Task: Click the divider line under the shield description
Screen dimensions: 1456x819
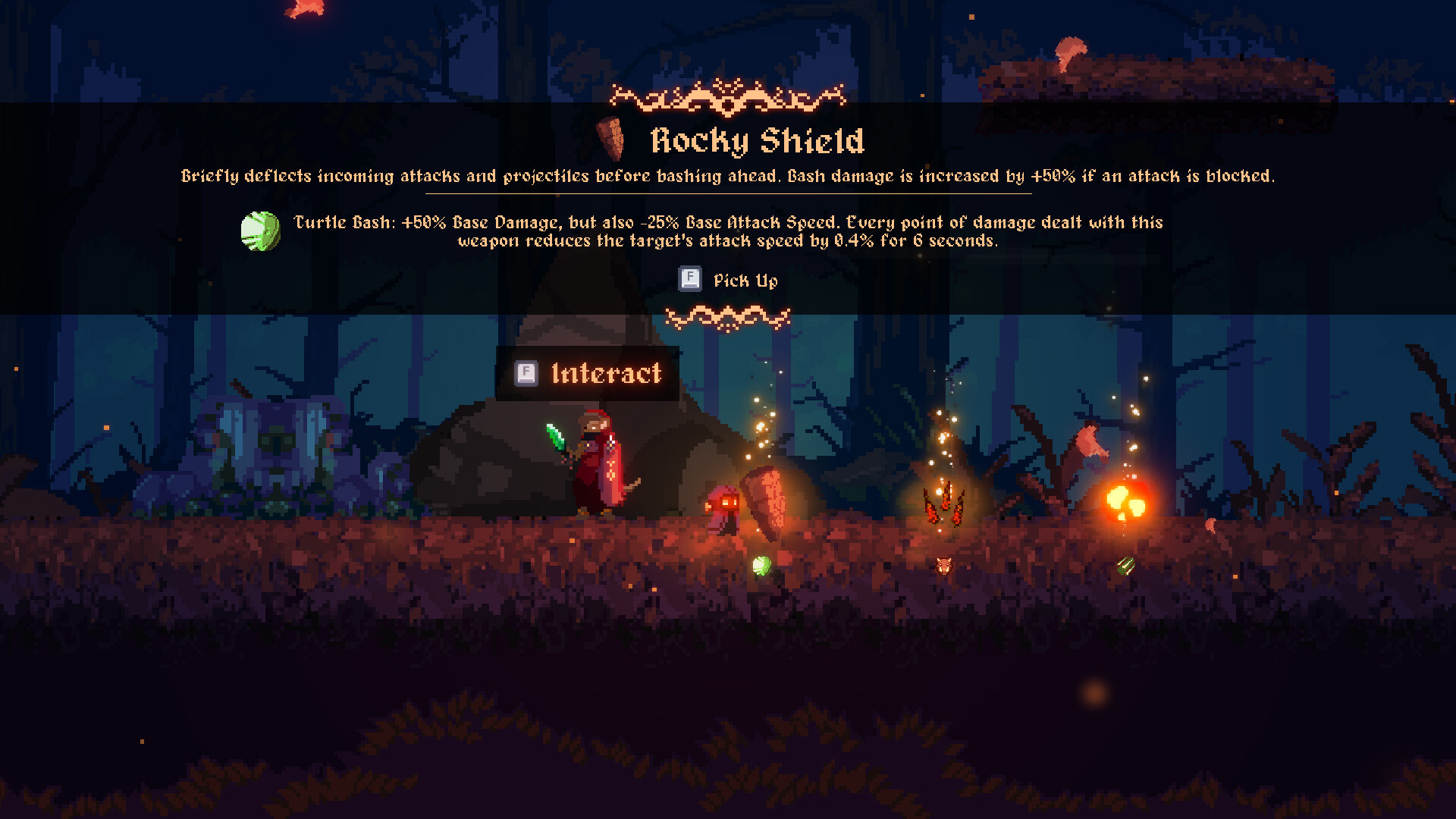Action: point(728,194)
